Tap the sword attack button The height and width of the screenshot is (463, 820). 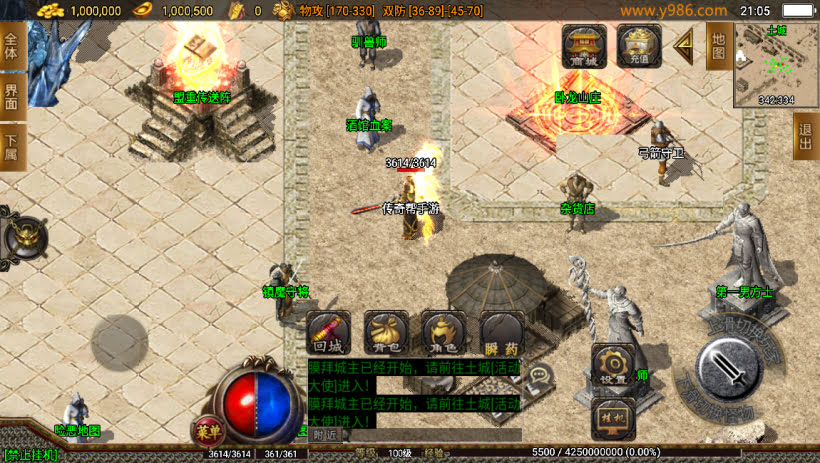(x=731, y=371)
